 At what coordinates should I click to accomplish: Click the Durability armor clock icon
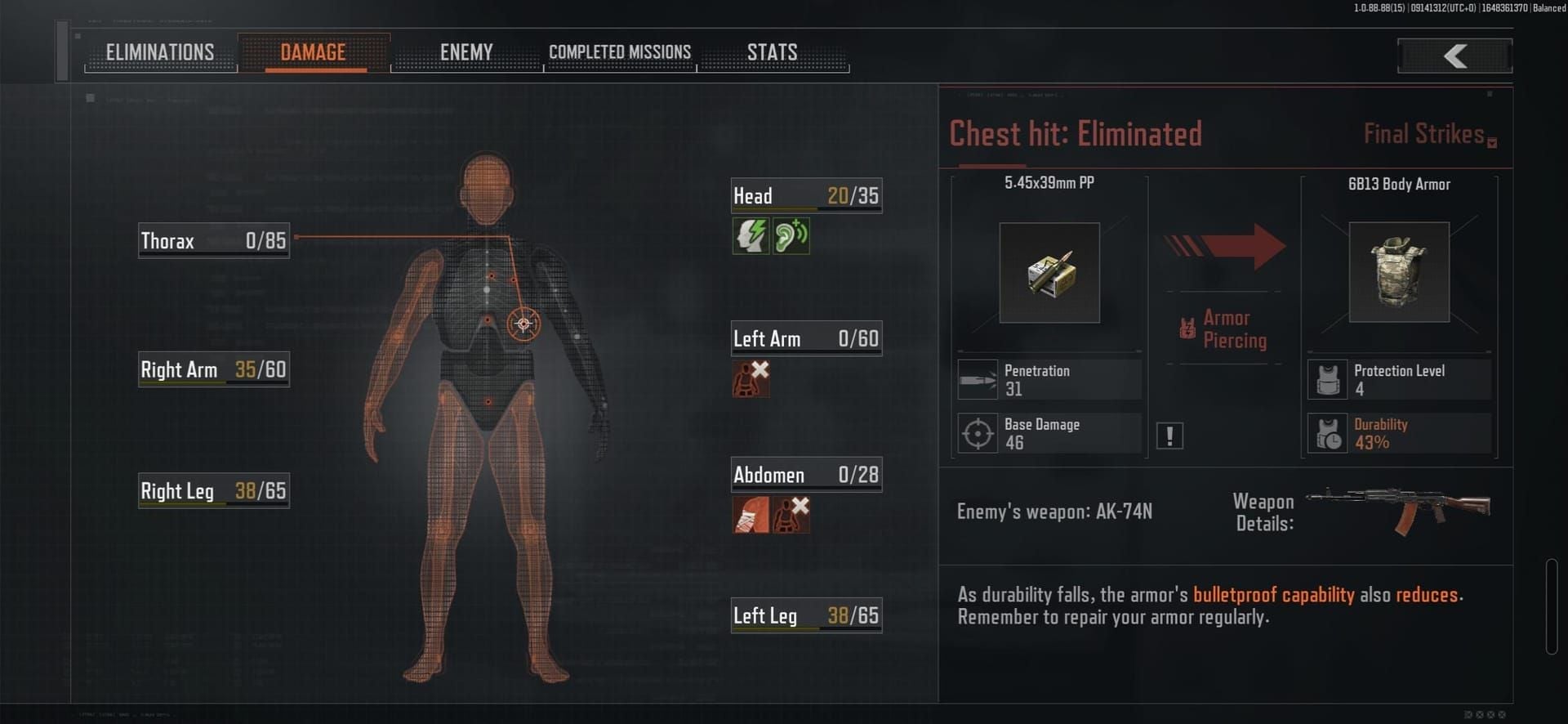1327,432
